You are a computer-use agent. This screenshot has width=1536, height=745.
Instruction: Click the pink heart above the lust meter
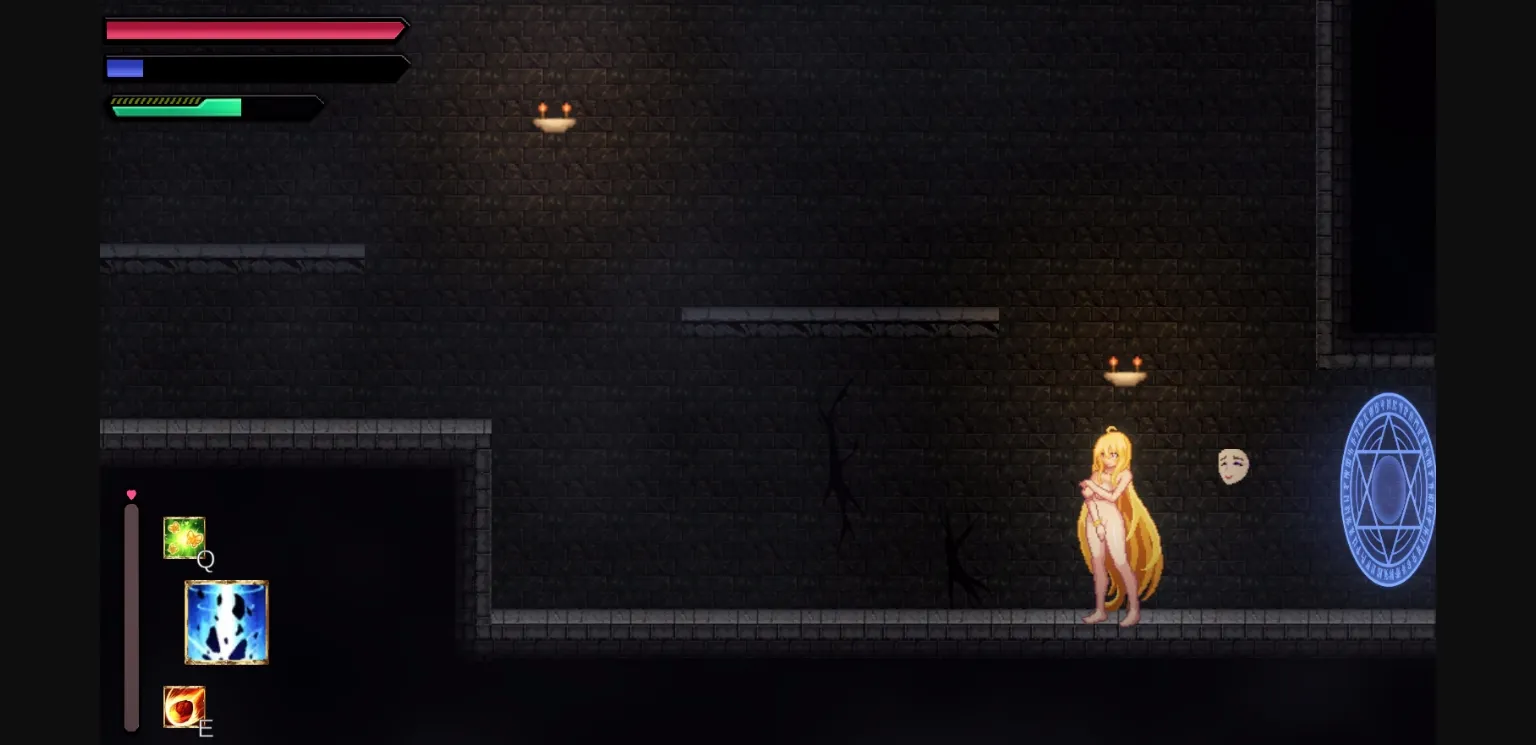coord(131,494)
